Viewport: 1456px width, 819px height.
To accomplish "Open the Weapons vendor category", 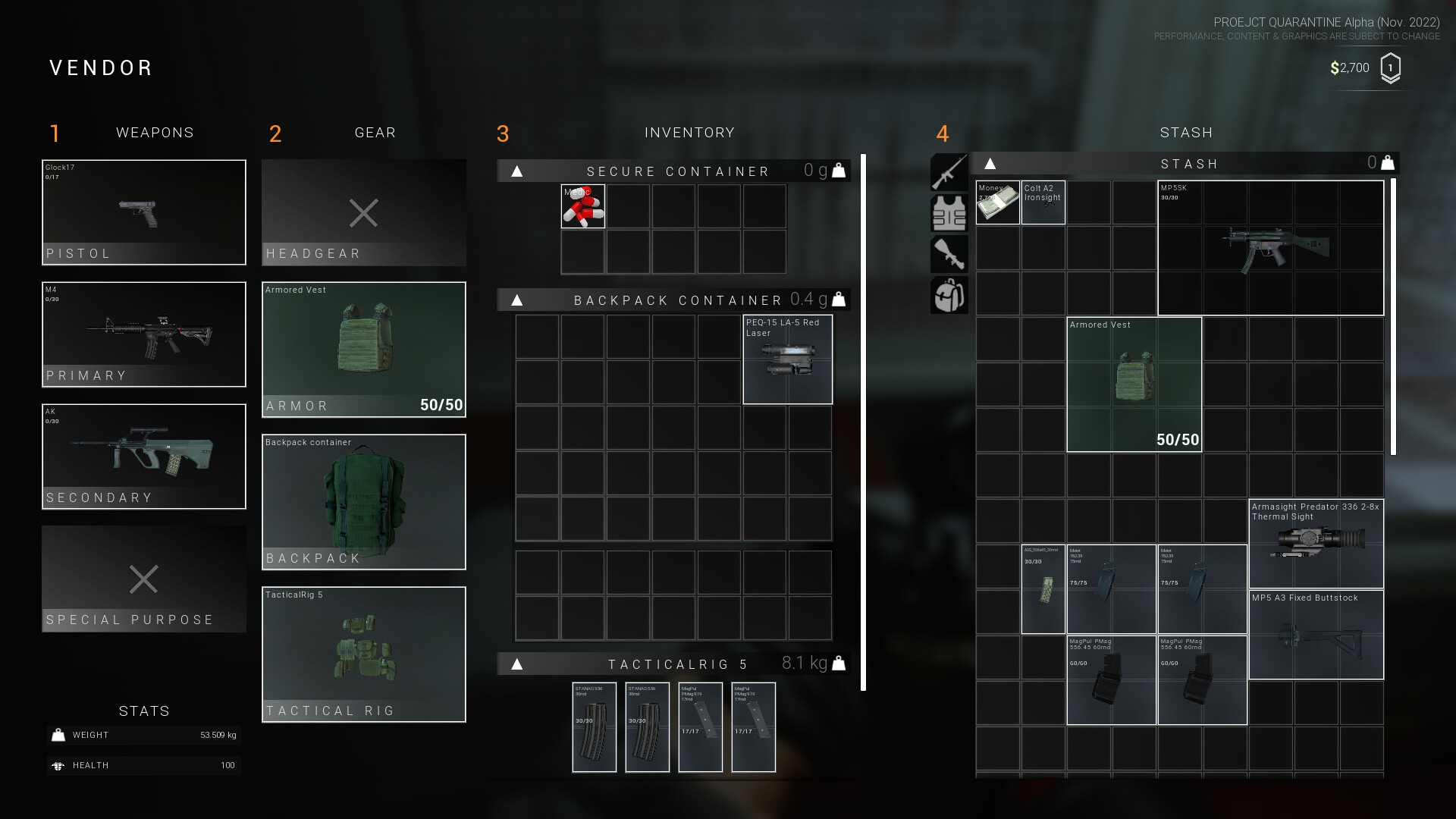I will [x=155, y=132].
